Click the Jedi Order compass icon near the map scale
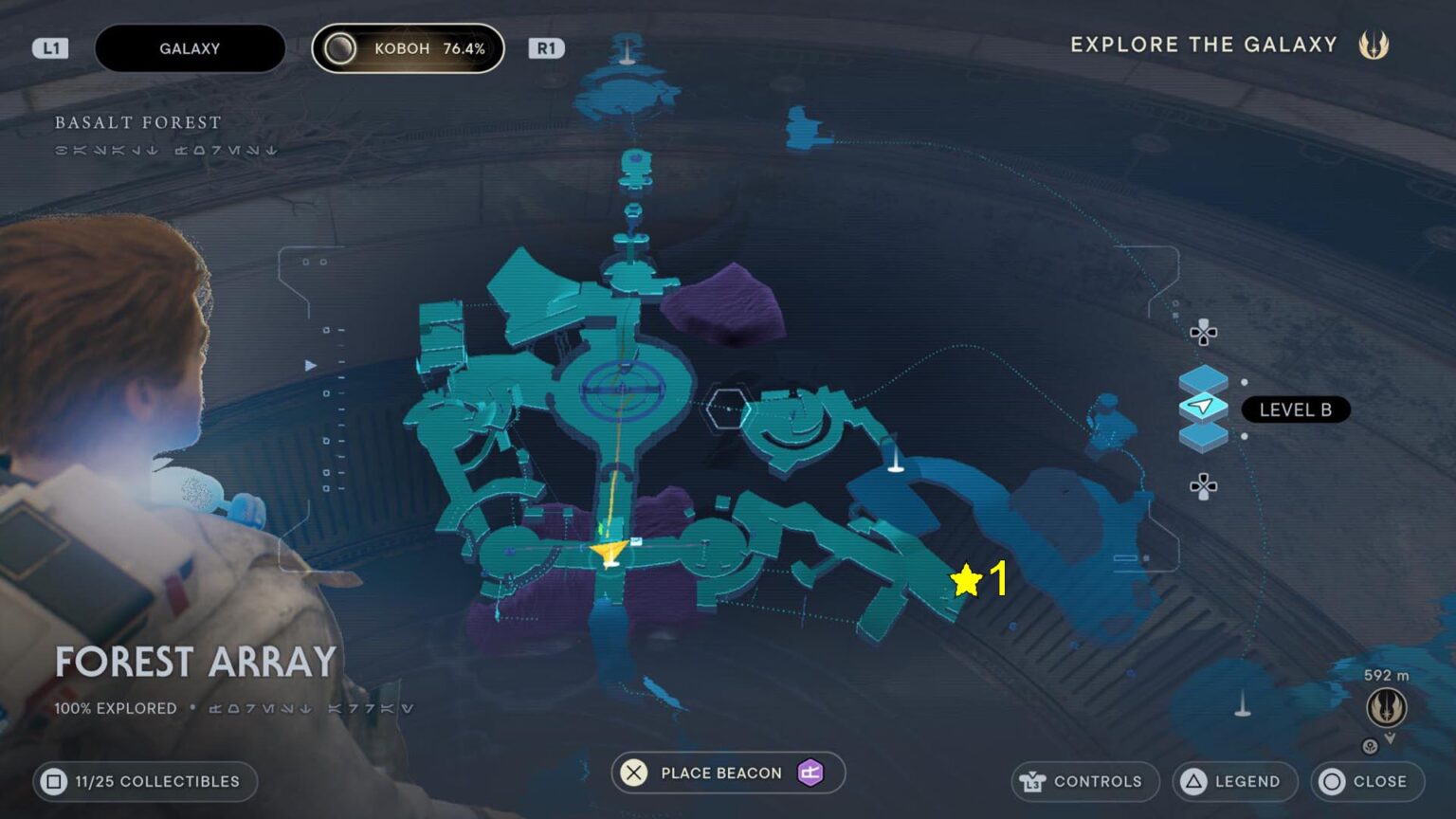Viewport: 1456px width, 819px height. click(1388, 708)
